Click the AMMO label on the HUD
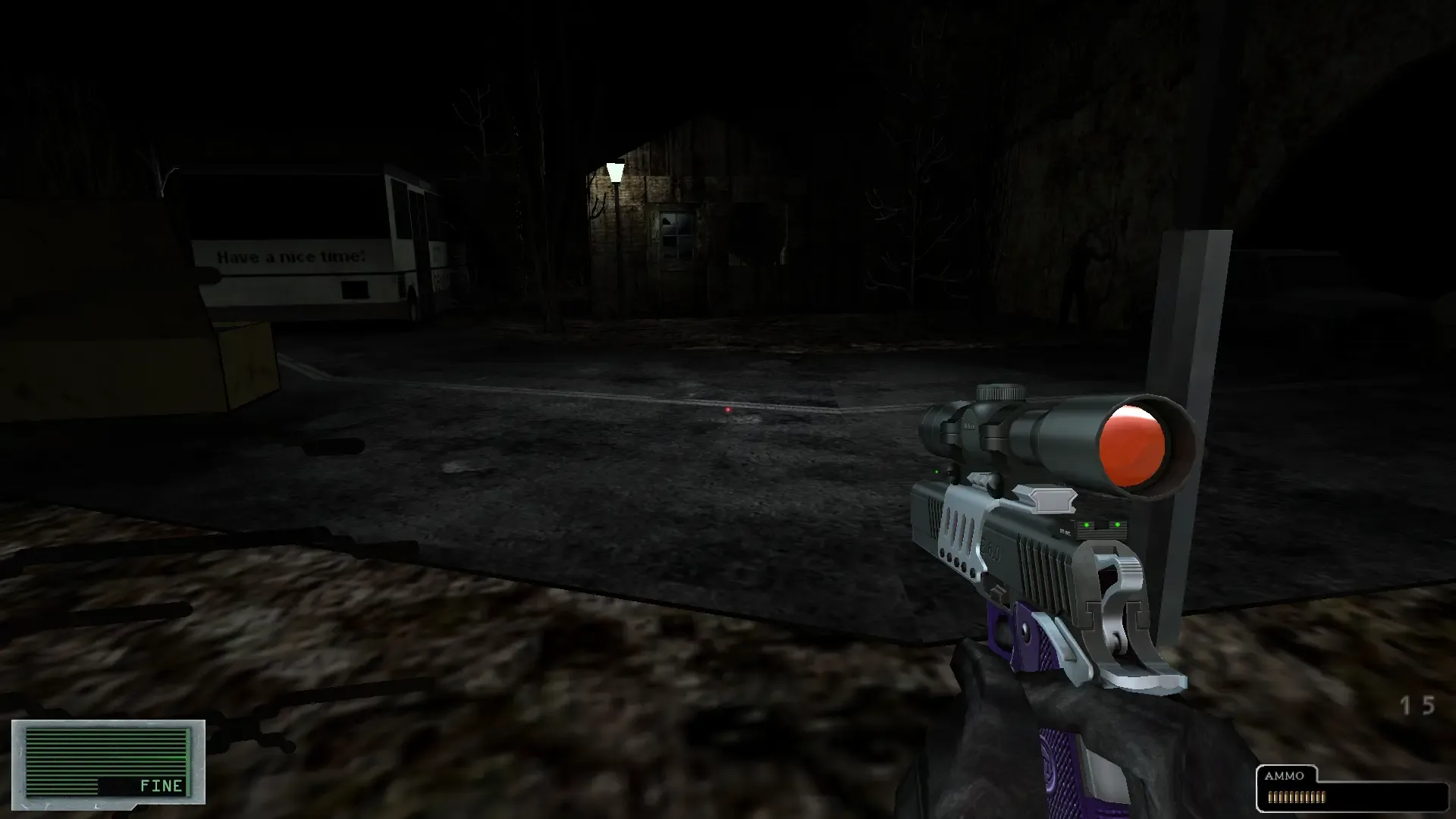 click(1285, 776)
